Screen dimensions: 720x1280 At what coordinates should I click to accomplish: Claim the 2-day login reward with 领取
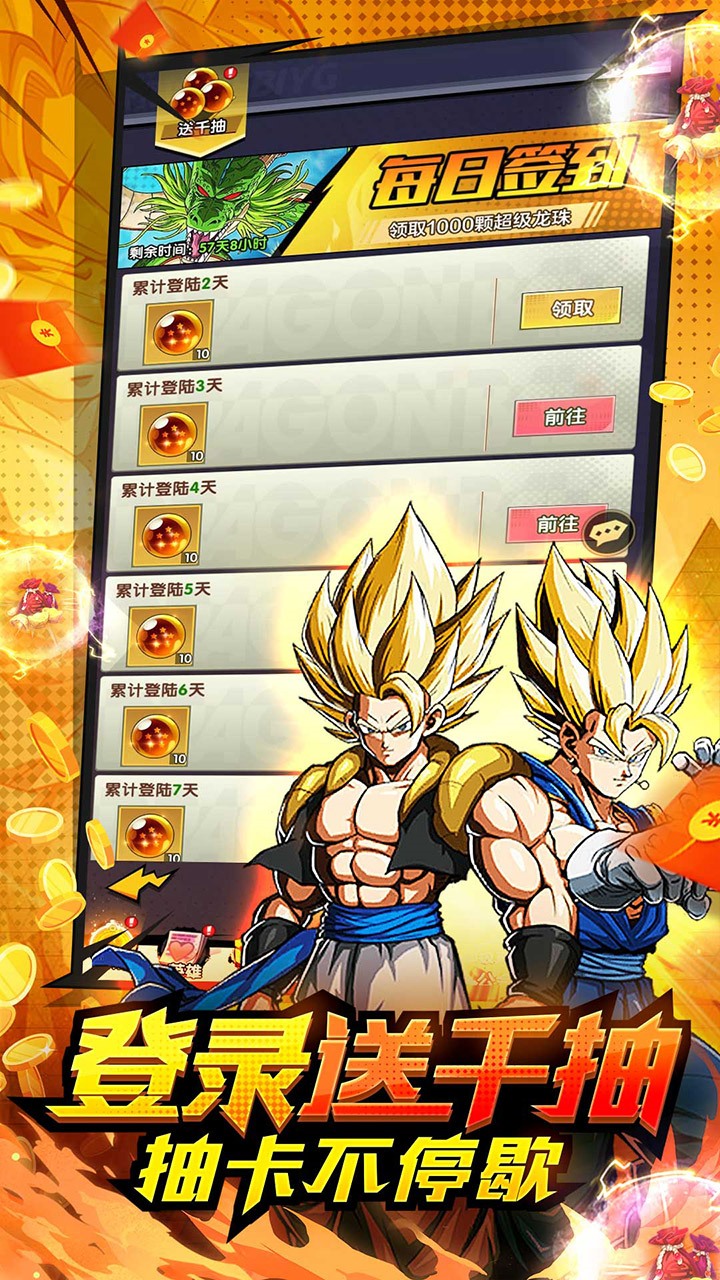pyautogui.click(x=571, y=308)
